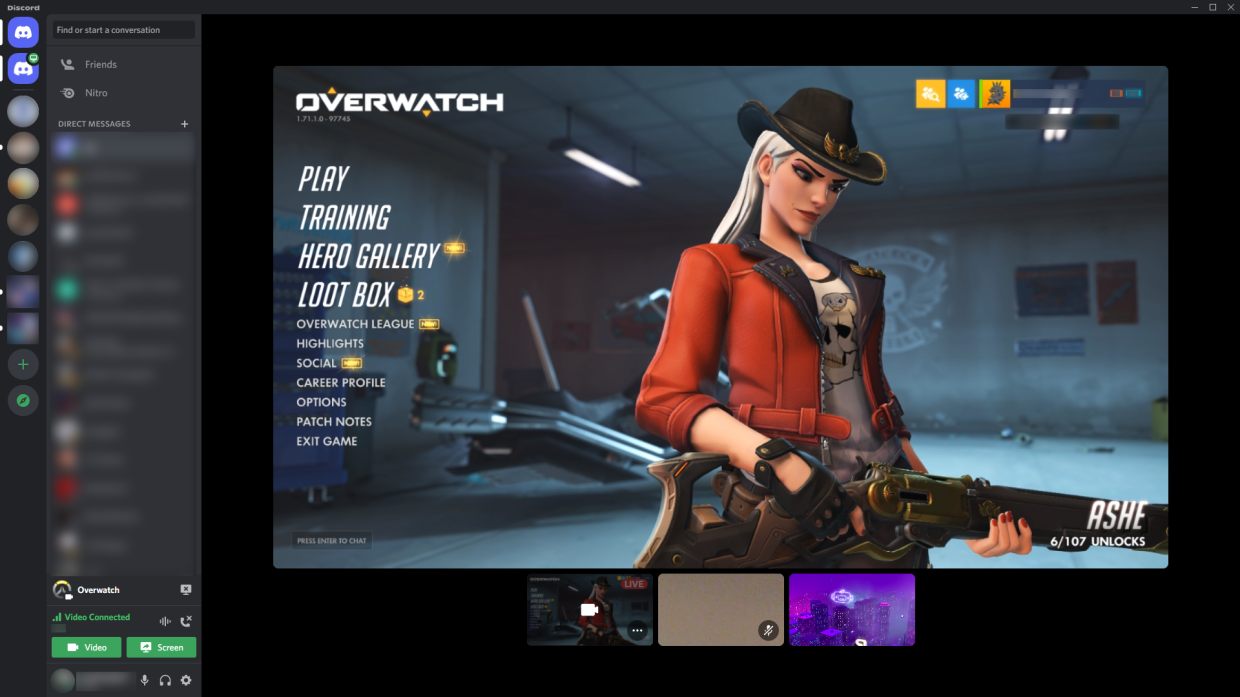Click the blue friends icon top right
Viewport: 1240px width, 697px height.
[x=961, y=94]
